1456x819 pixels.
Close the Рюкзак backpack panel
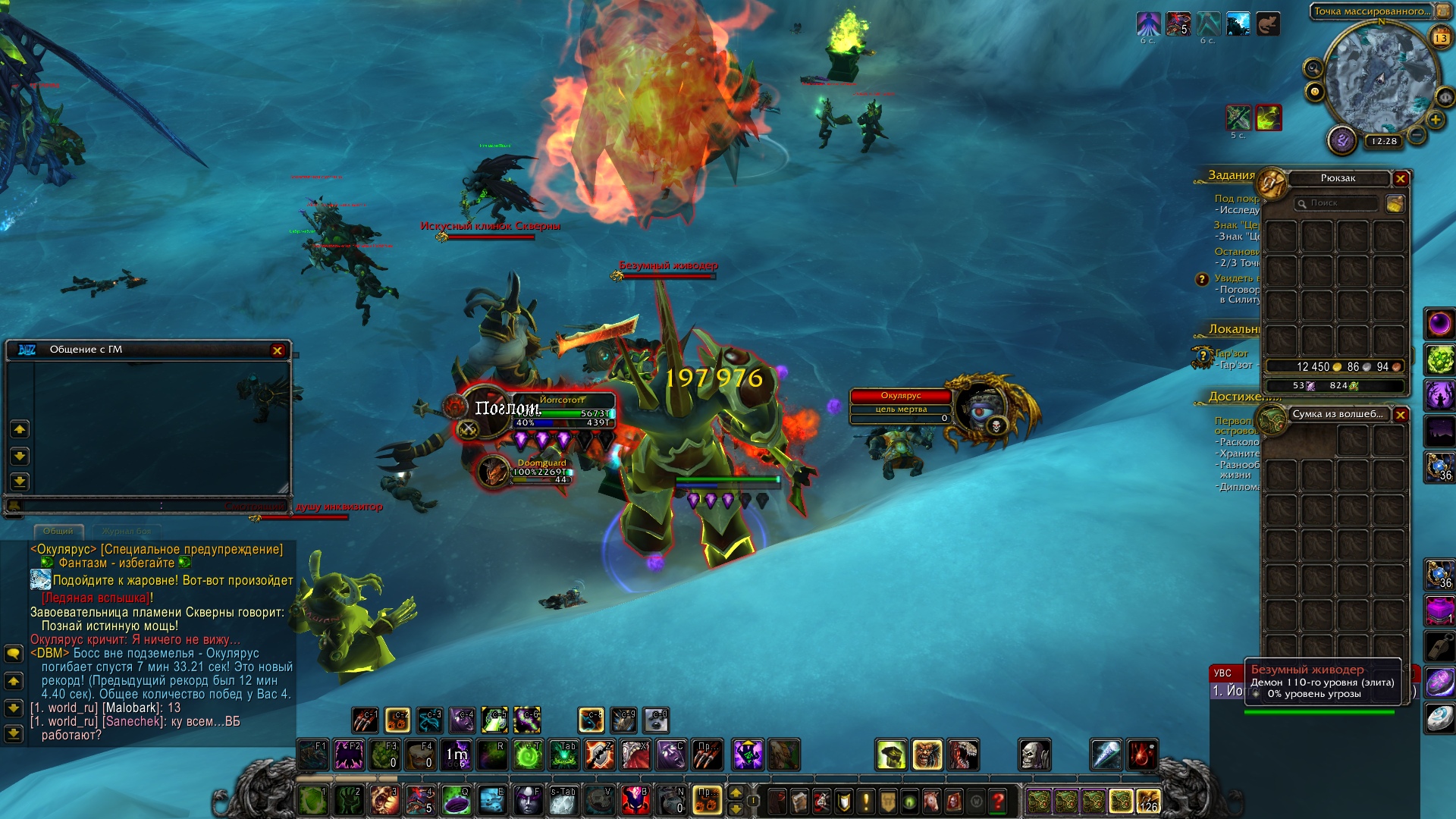click(x=1401, y=179)
